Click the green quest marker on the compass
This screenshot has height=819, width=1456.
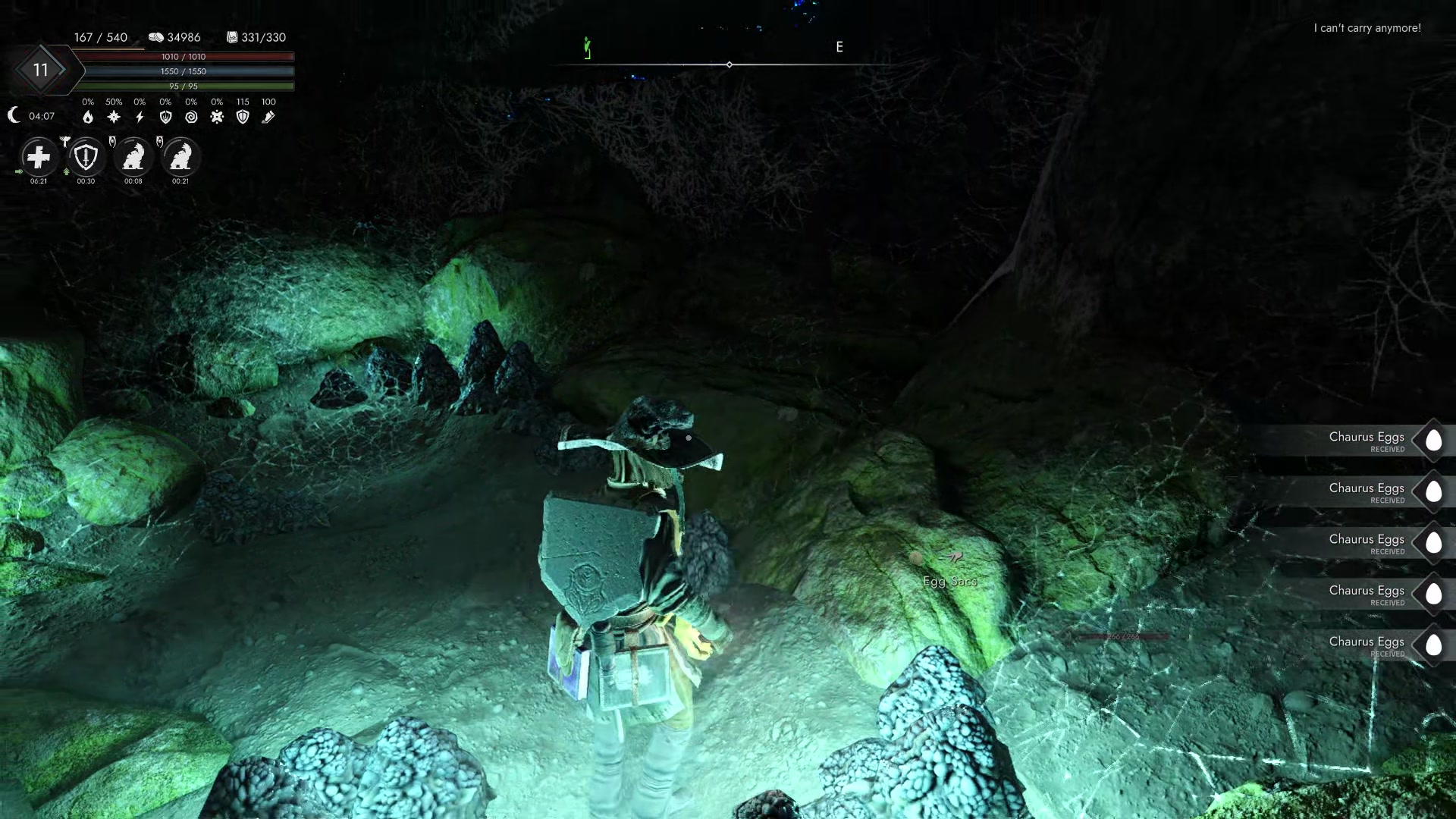point(585,48)
